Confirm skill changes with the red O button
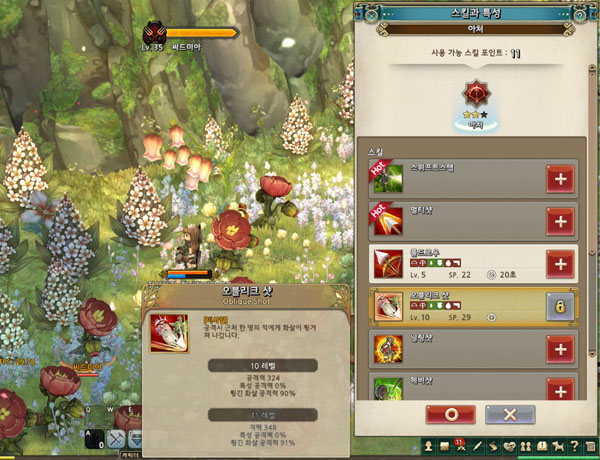 coord(450,414)
